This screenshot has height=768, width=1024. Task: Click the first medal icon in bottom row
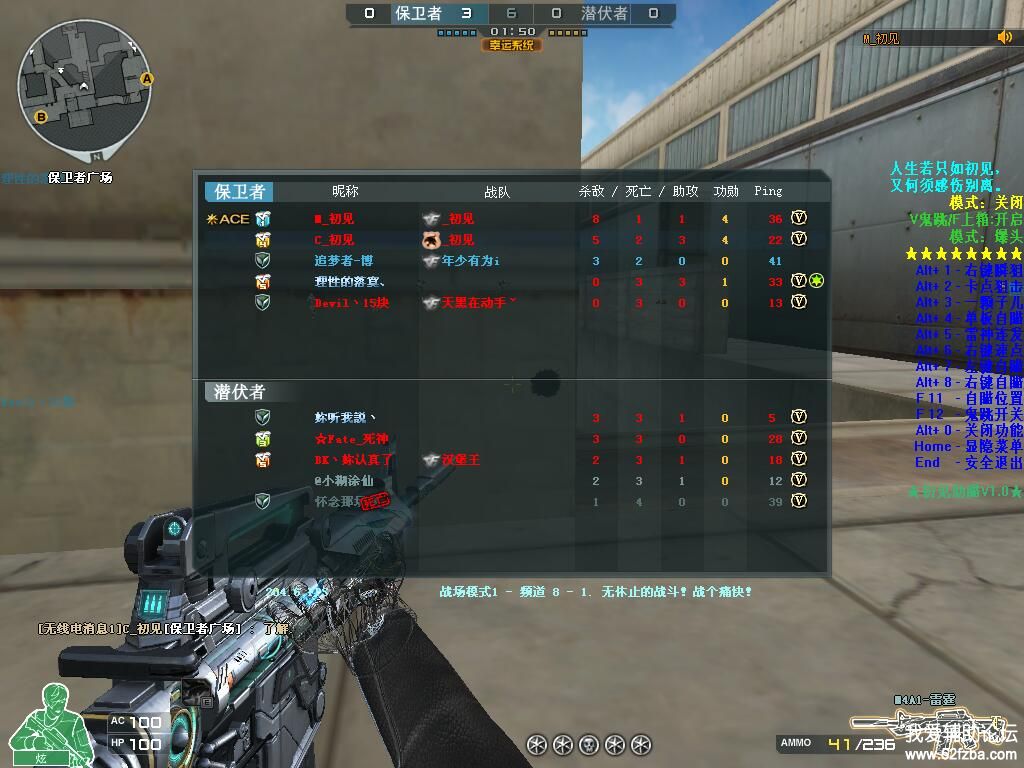(536, 744)
